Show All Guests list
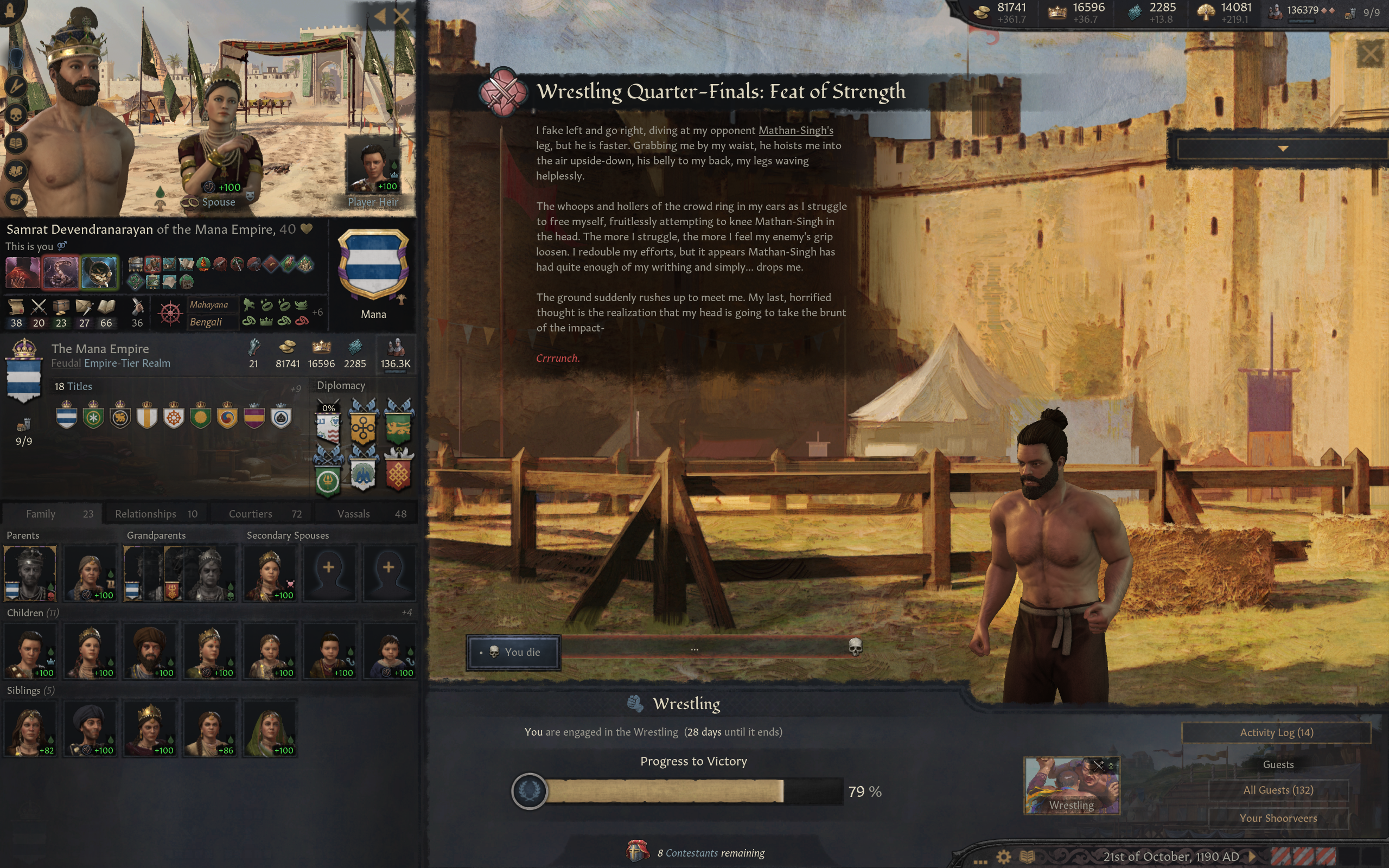 tap(1278, 790)
